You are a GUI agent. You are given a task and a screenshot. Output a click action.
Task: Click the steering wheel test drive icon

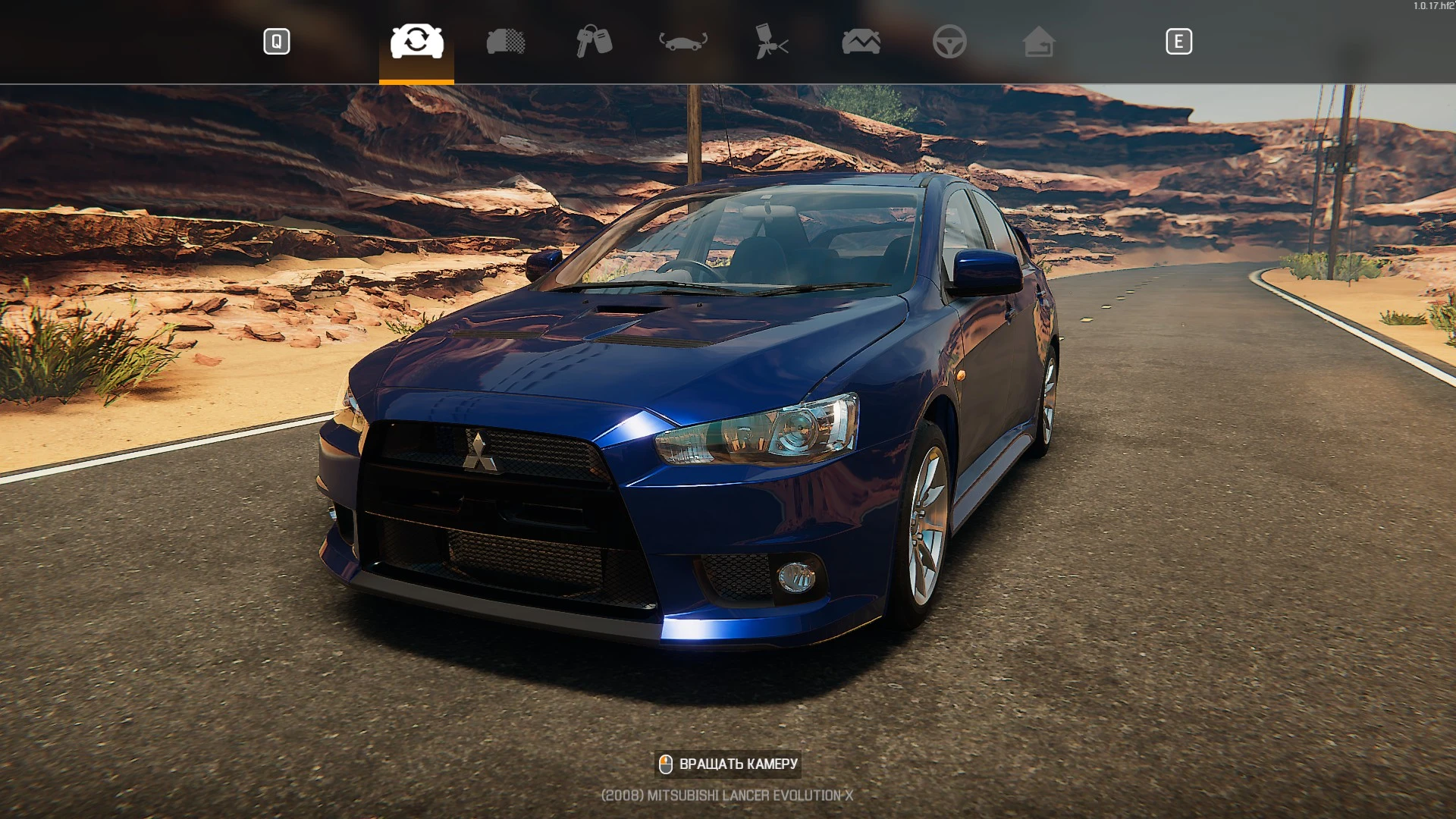tap(951, 42)
